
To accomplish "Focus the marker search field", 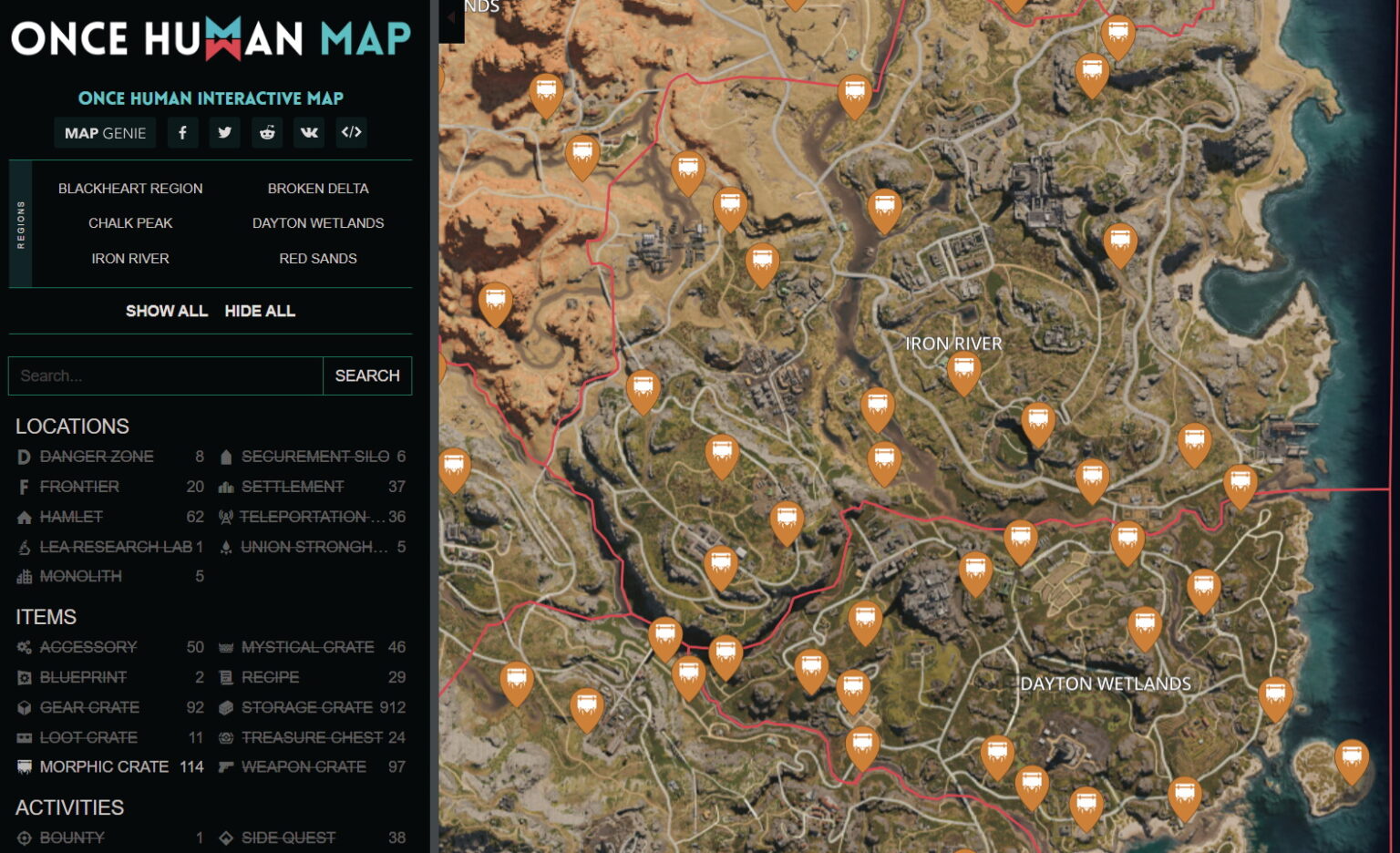I will point(166,375).
